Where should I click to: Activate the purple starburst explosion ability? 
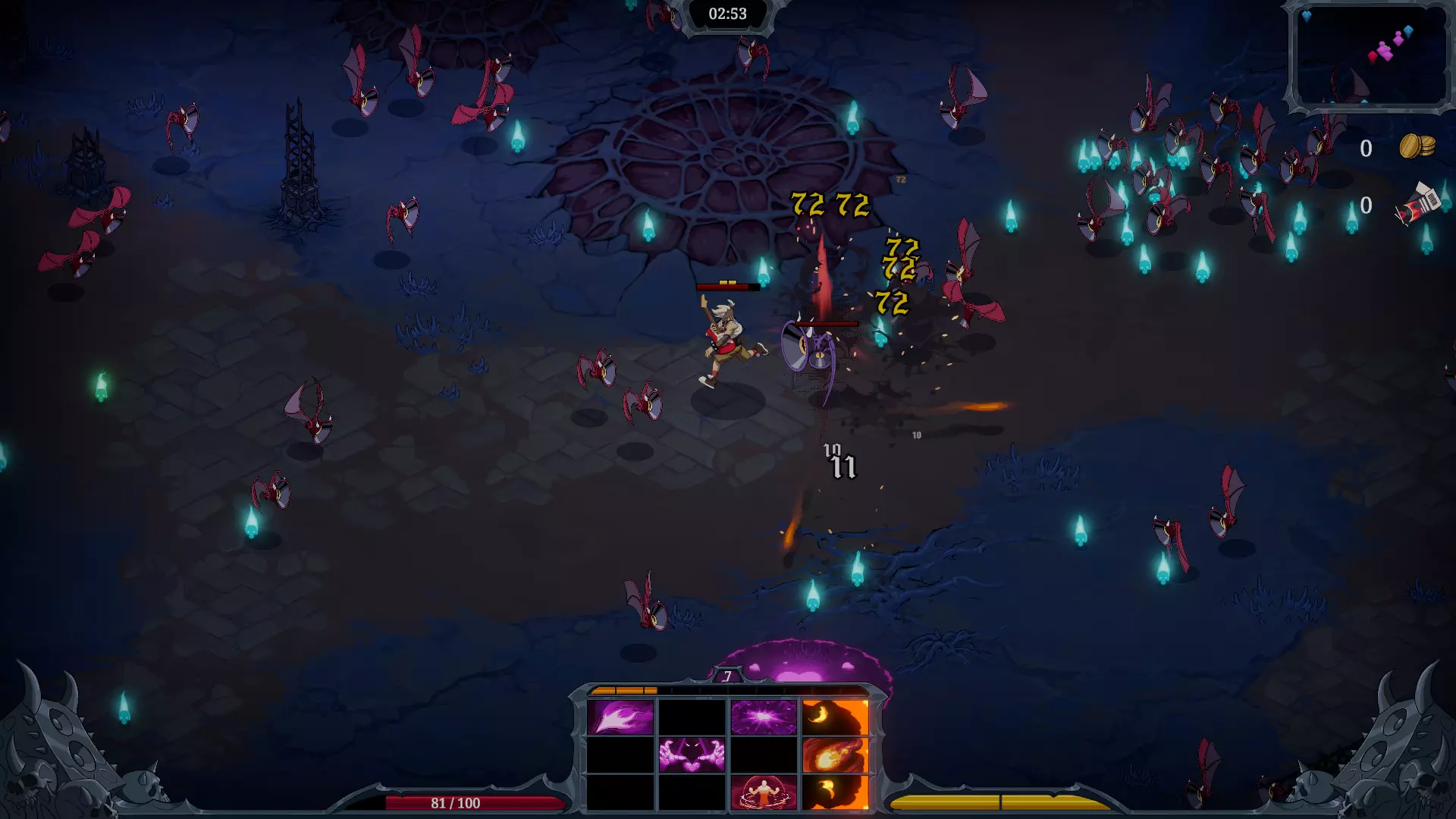click(x=764, y=717)
